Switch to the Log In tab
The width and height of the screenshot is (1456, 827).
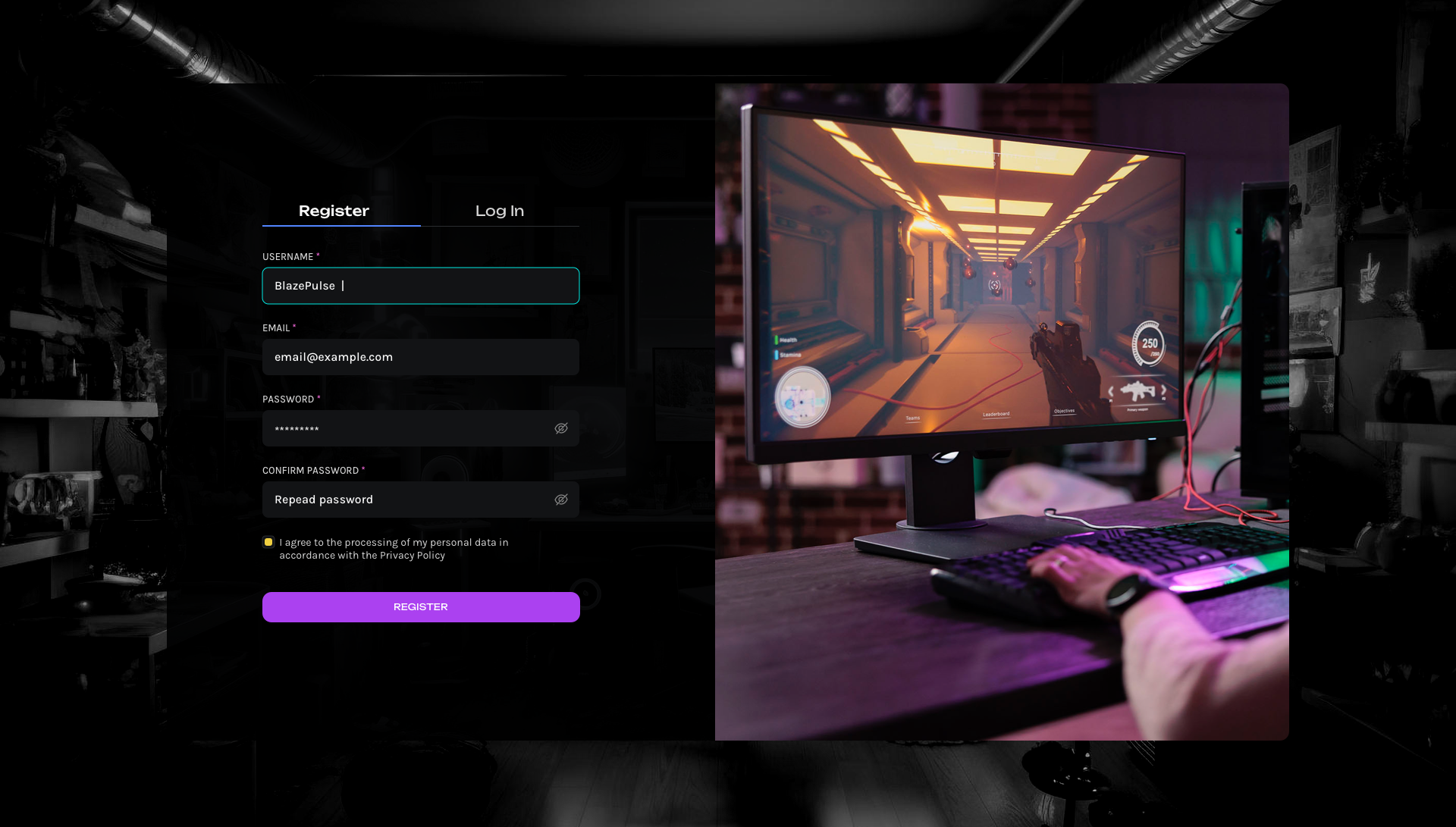500,211
